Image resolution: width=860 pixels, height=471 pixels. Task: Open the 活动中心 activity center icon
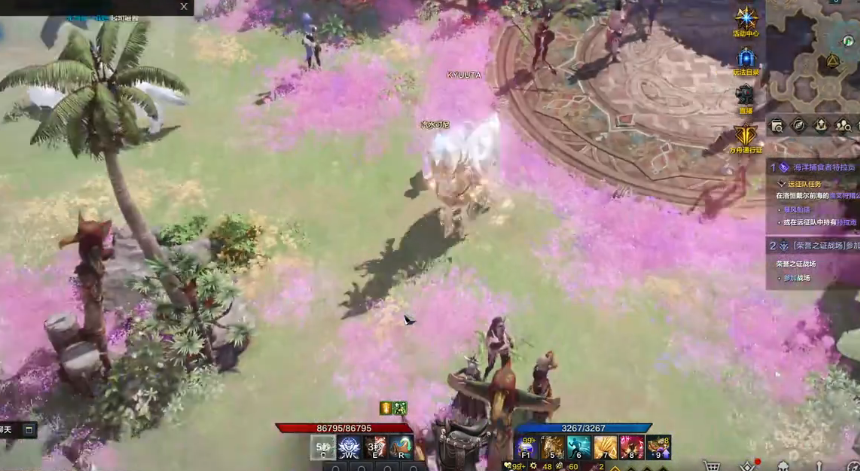coord(746,18)
